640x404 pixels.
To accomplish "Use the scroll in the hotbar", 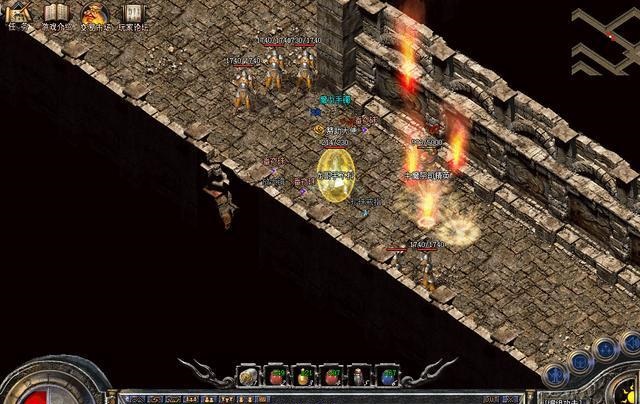I will pyautogui.click(x=246, y=377).
